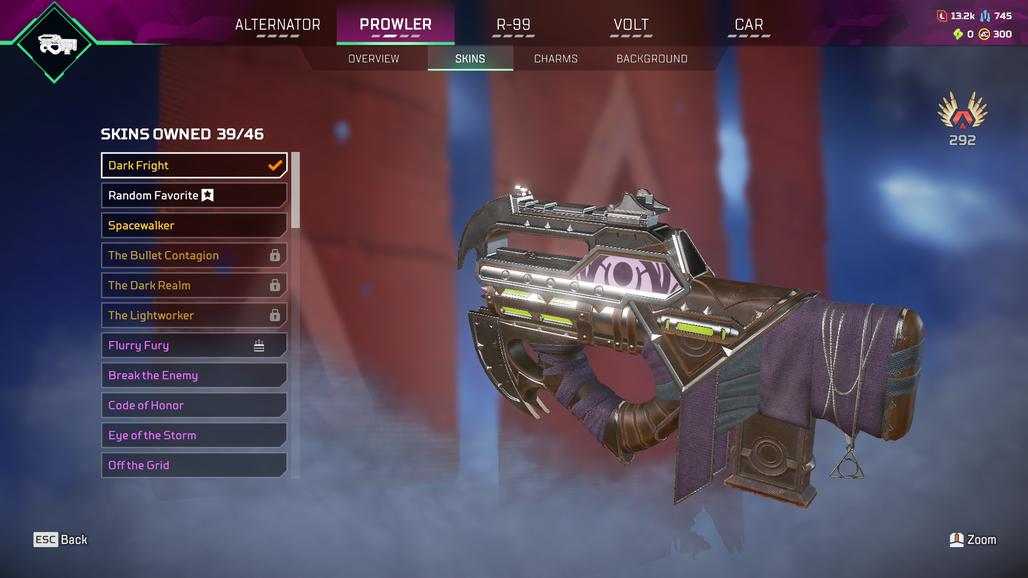Select the Flurry Fury skin
This screenshot has height=578, width=1028.
194,346
